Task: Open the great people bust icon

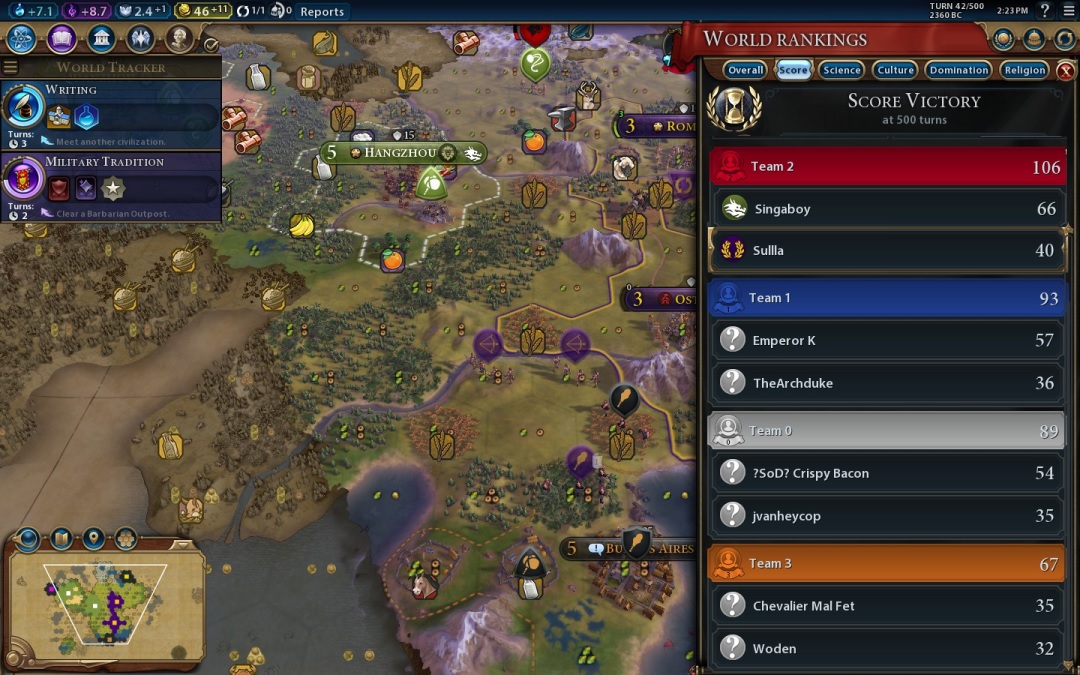Action: pyautogui.click(x=180, y=39)
